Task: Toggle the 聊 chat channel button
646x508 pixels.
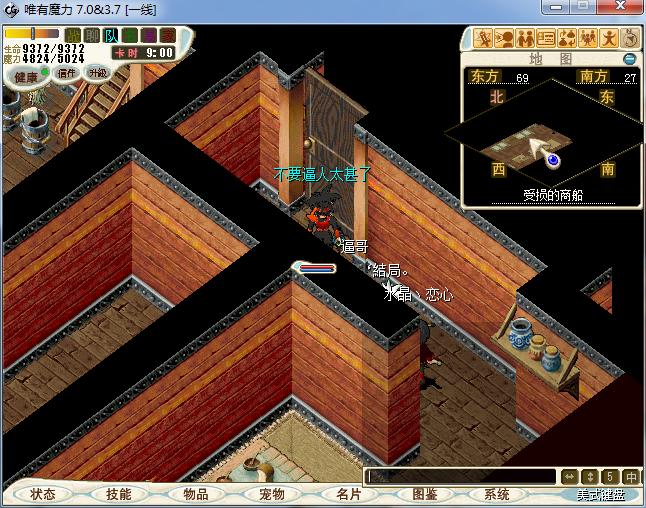Action: [92, 36]
